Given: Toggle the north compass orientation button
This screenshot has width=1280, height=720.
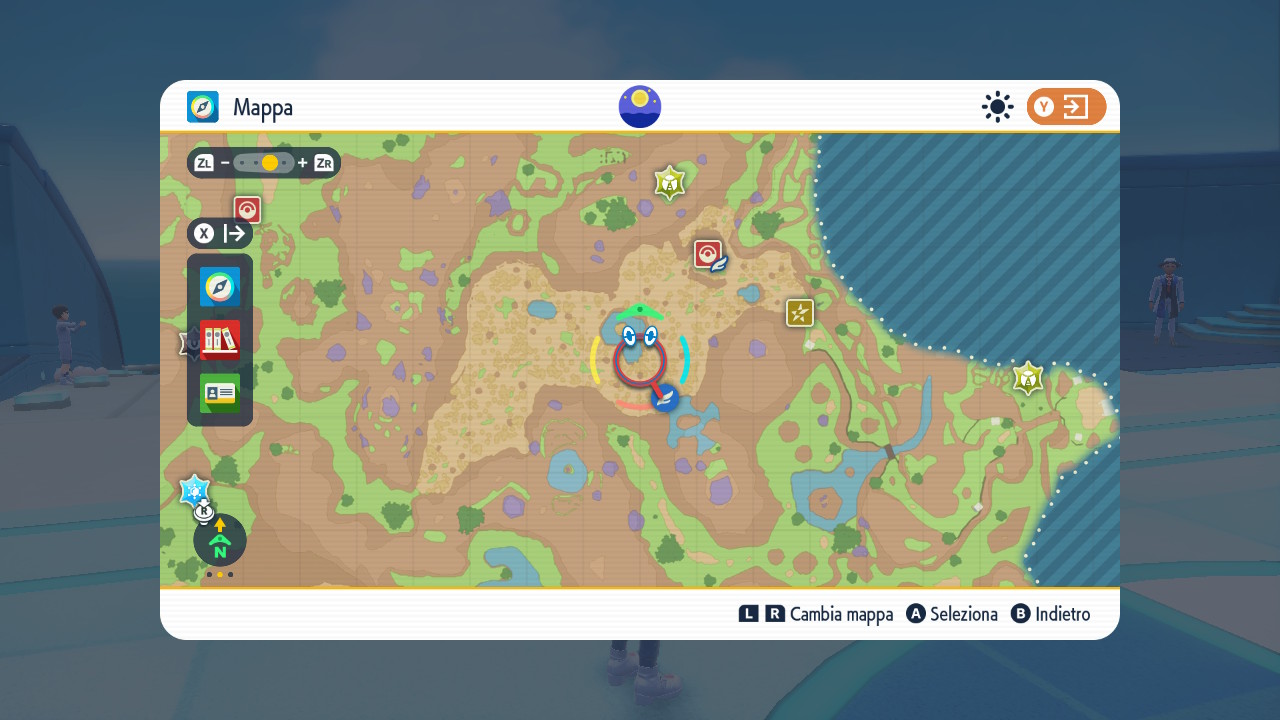Looking at the screenshot, I should (x=220, y=540).
